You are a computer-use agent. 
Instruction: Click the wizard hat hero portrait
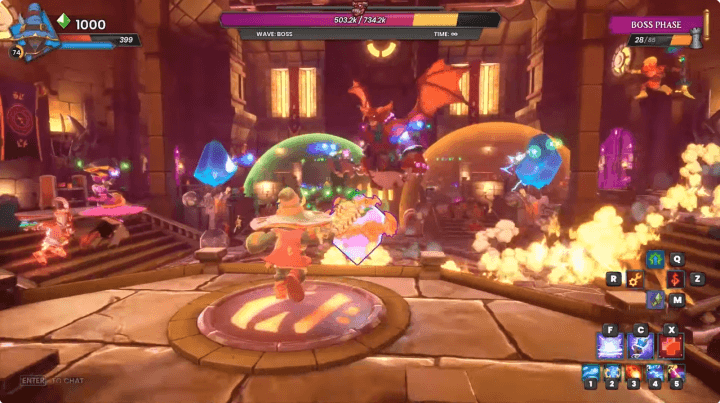(30, 28)
